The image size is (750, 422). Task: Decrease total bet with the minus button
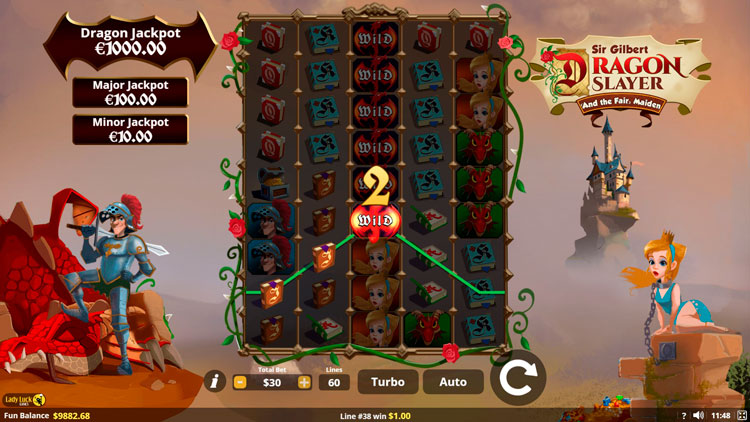pos(240,382)
